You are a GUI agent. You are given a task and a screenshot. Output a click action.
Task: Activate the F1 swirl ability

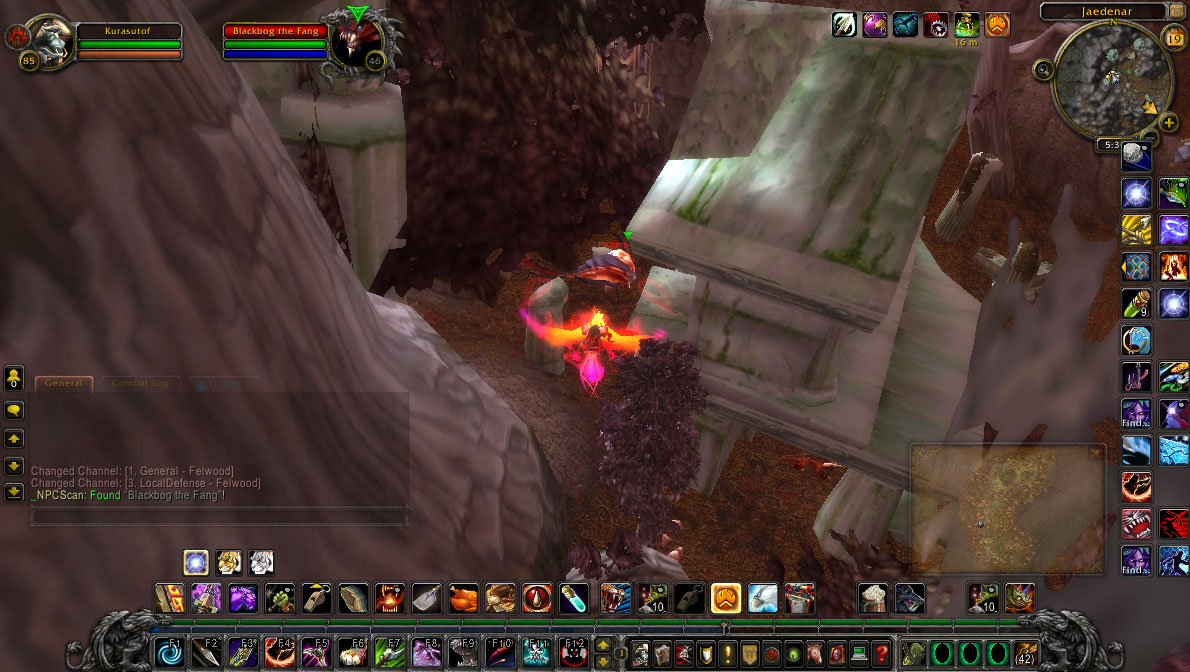169,653
